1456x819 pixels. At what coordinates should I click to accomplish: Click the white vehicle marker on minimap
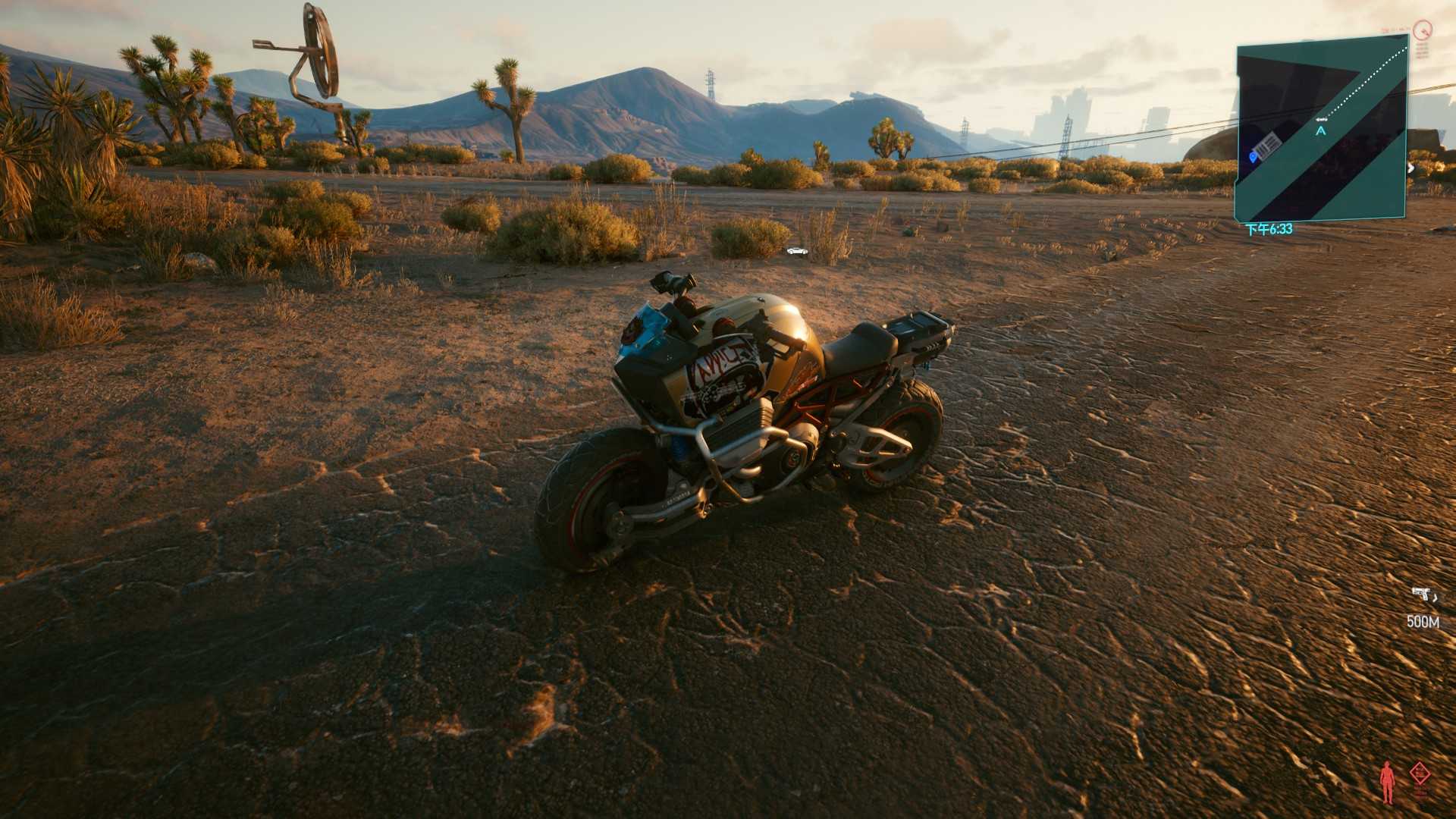coord(1322,119)
